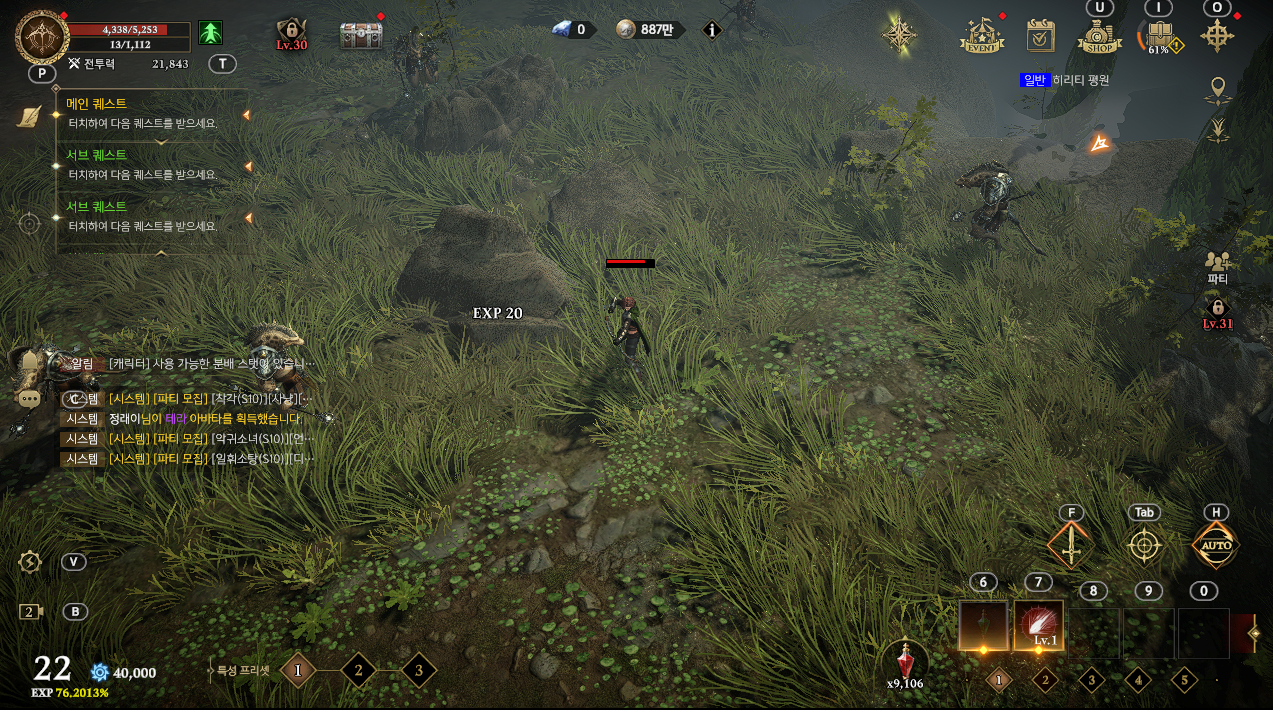
Task: Open the SHOP money bag icon
Action: click(x=1099, y=38)
